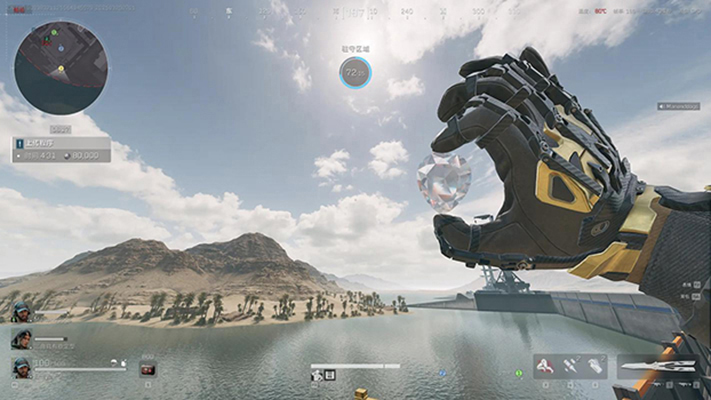Screen dimensions: 711x400
Task: Select your own operator portrait at the bottom
Action: click(20, 368)
